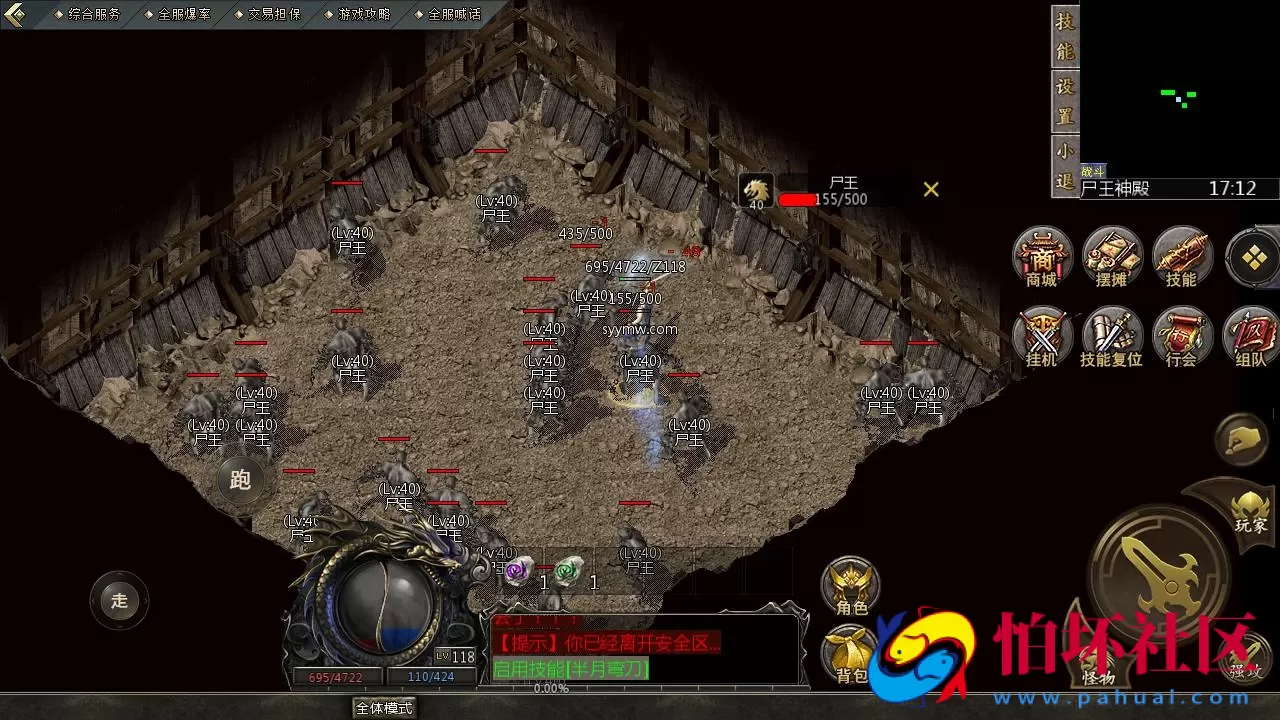This screenshot has width=1280, height=720.
Task: Open the 设置 settings side tab
Action: 1065,100
